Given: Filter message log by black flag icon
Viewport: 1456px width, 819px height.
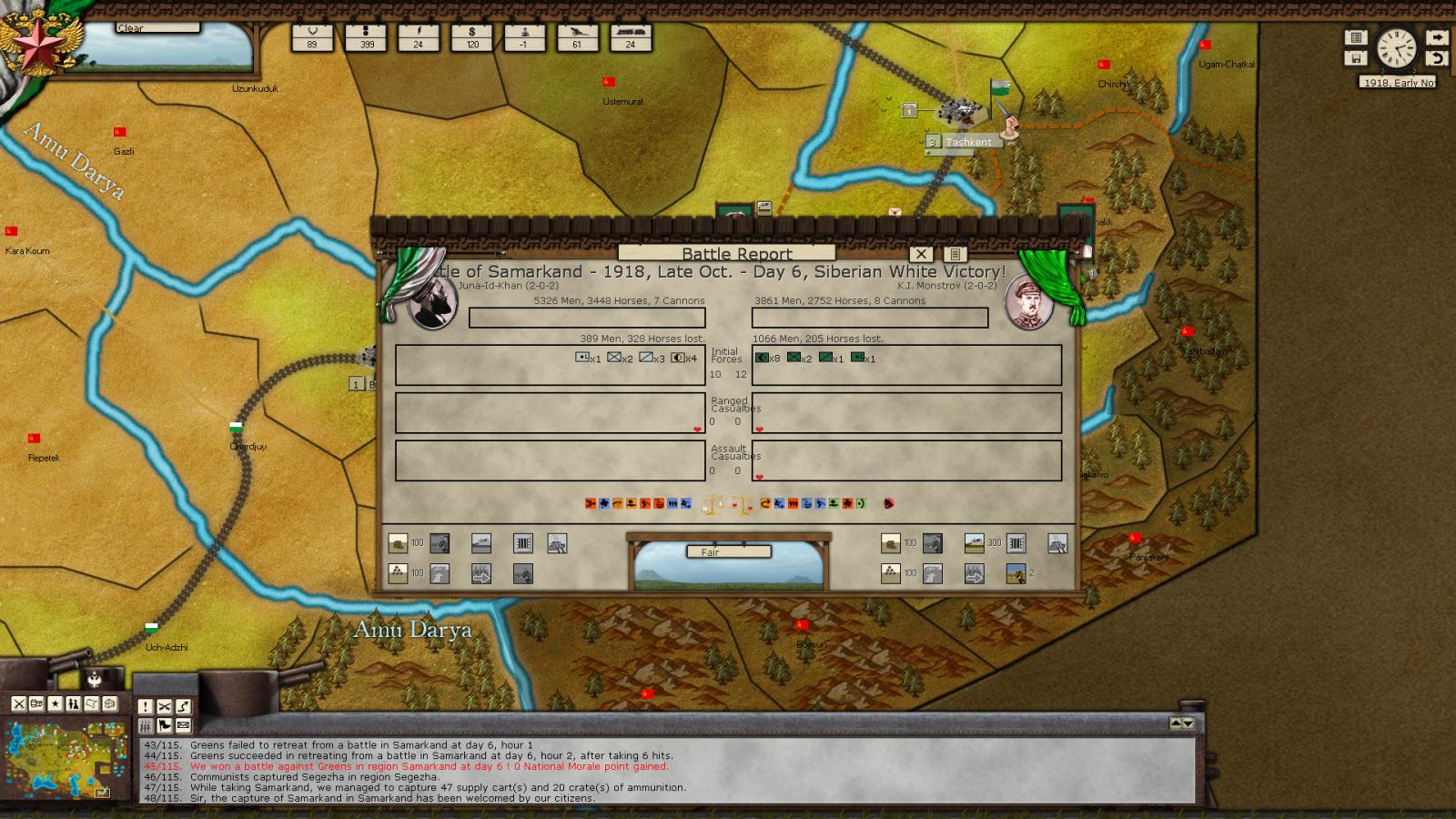Looking at the screenshot, I should 164,725.
